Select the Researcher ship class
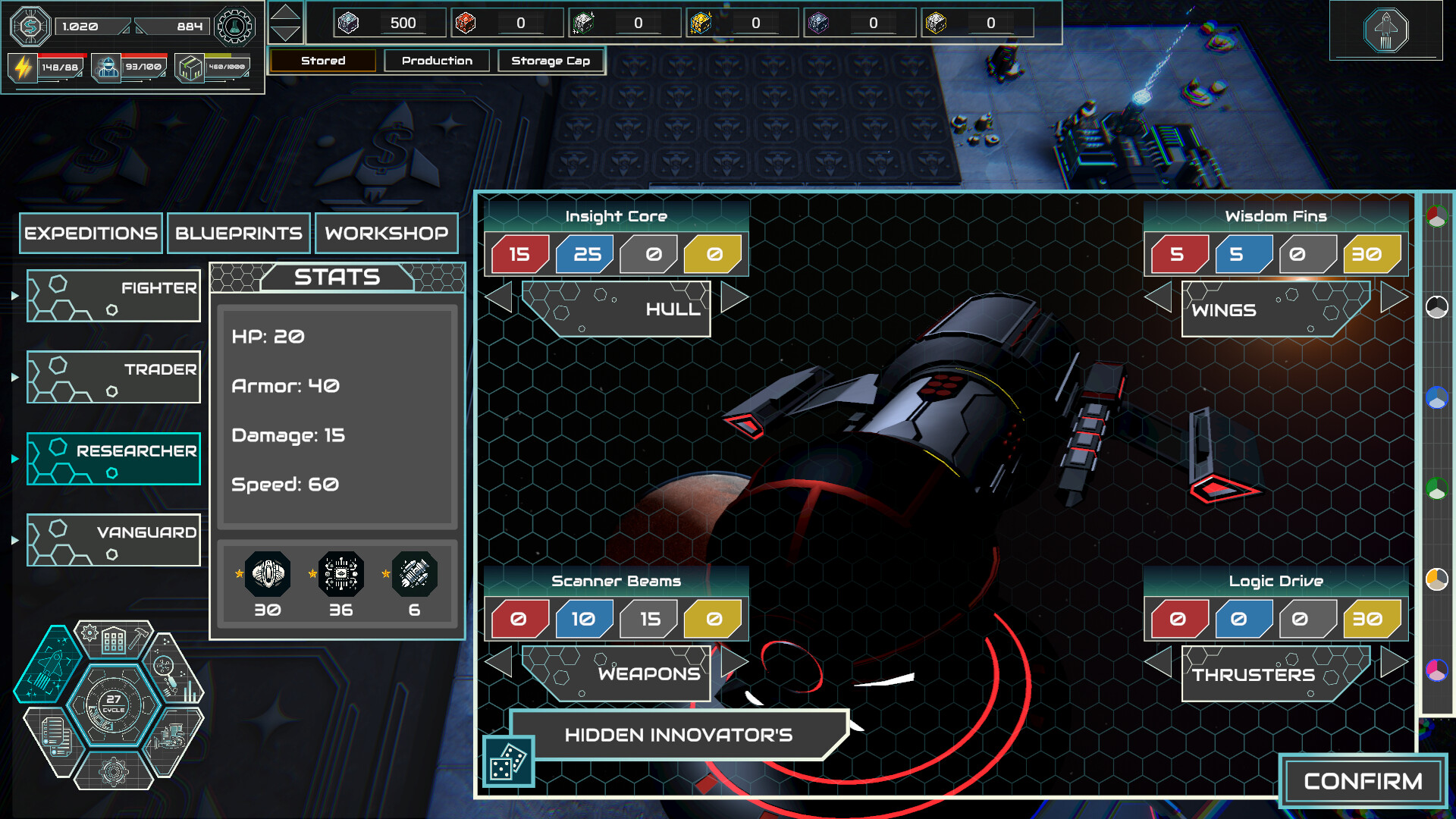This screenshot has width=1456, height=819. [x=114, y=459]
